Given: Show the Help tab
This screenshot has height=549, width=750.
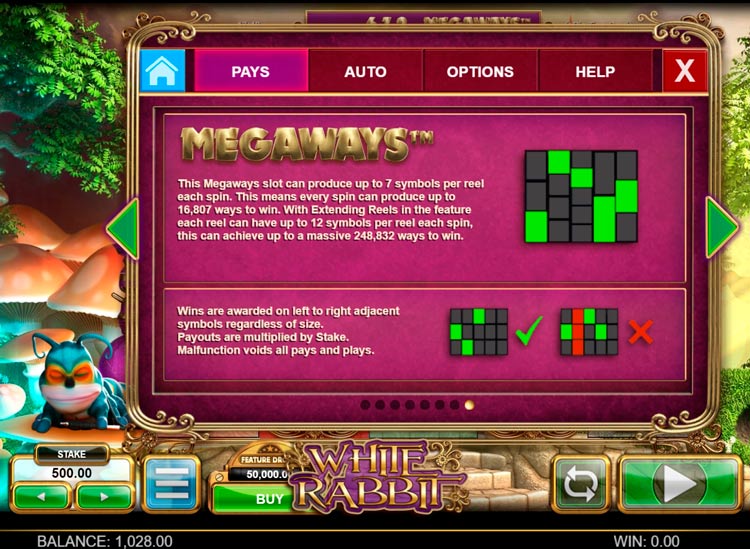Looking at the screenshot, I should (595, 72).
